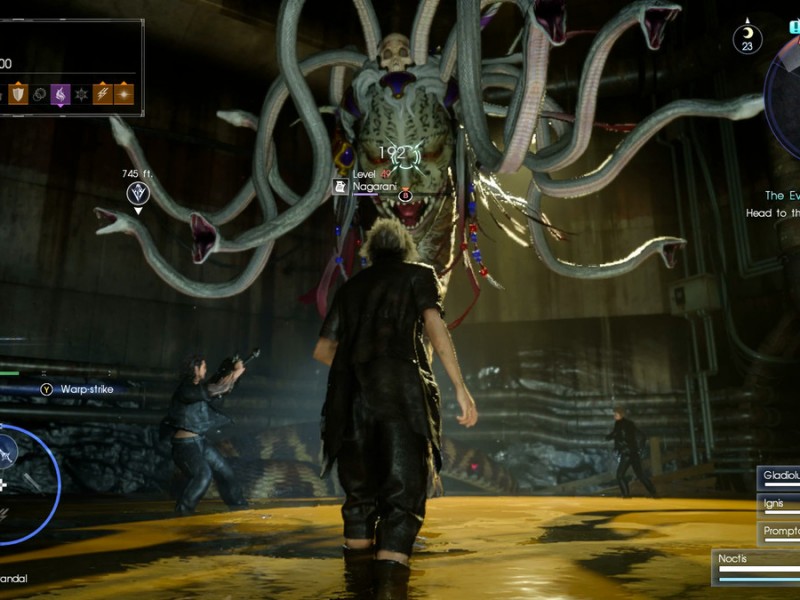Select the purple flame status icon
The height and width of the screenshot is (600, 800).
click(x=60, y=95)
